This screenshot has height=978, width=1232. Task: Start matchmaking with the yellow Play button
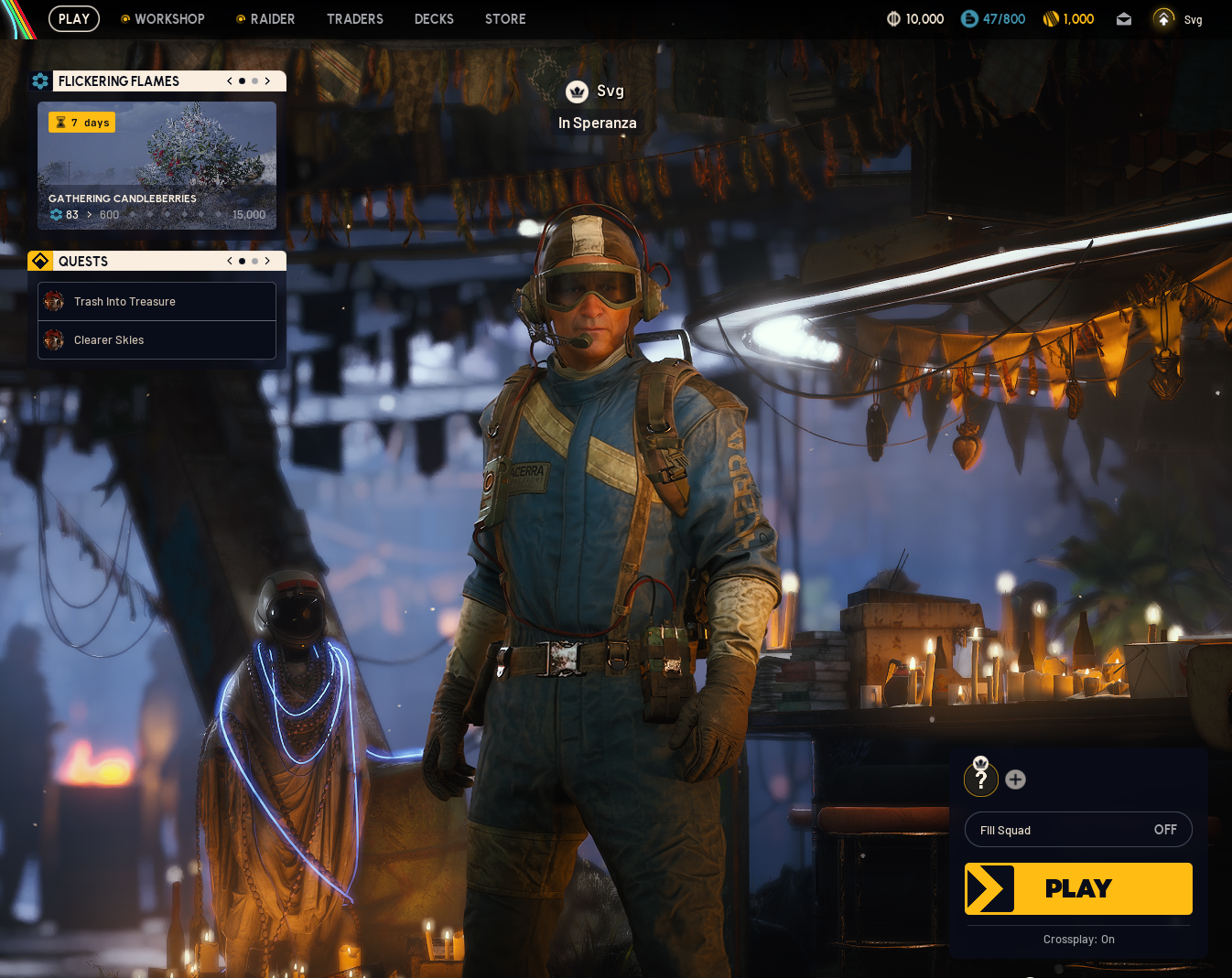tap(1078, 888)
